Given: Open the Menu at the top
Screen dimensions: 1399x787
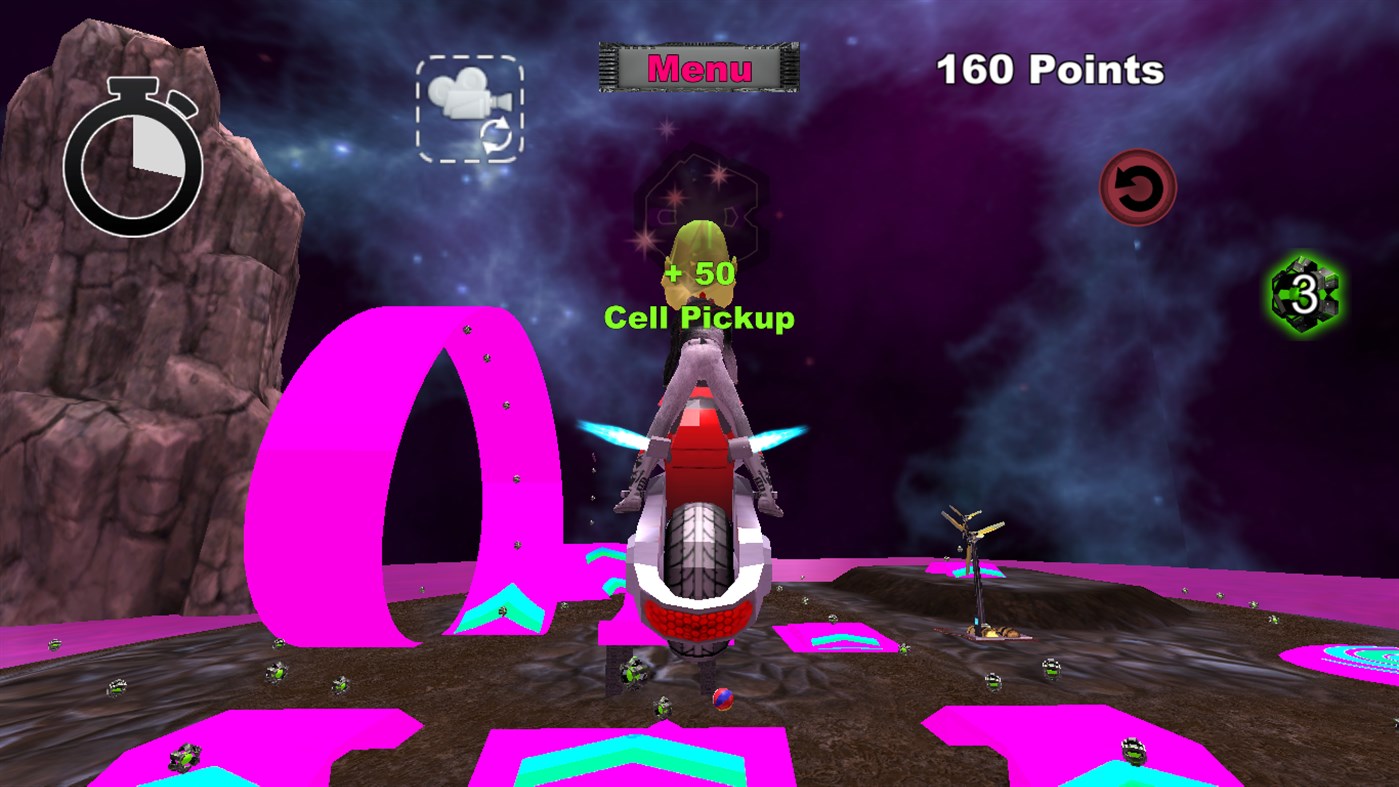Looking at the screenshot, I should [x=698, y=65].
